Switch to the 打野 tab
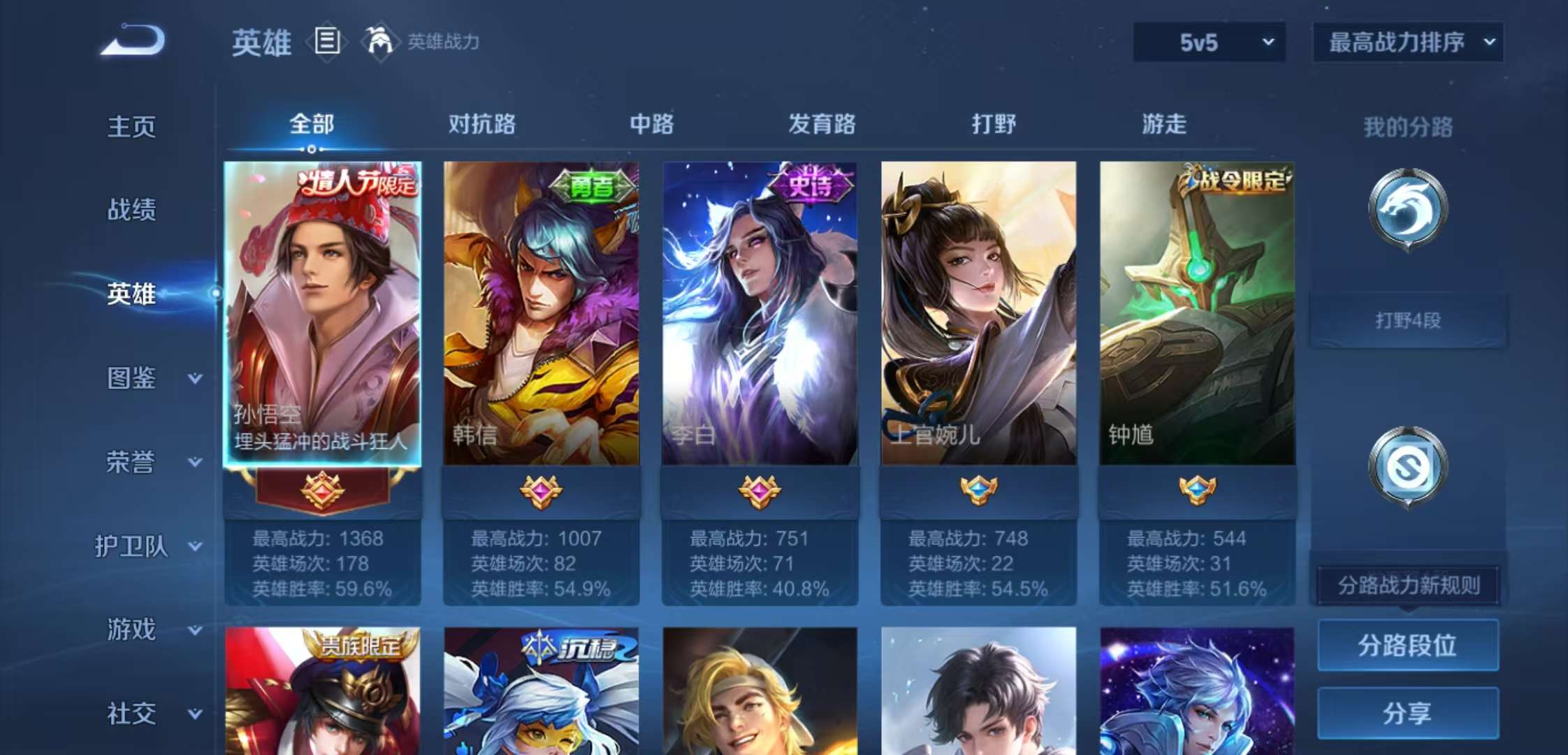1568x755 pixels. coord(993,124)
